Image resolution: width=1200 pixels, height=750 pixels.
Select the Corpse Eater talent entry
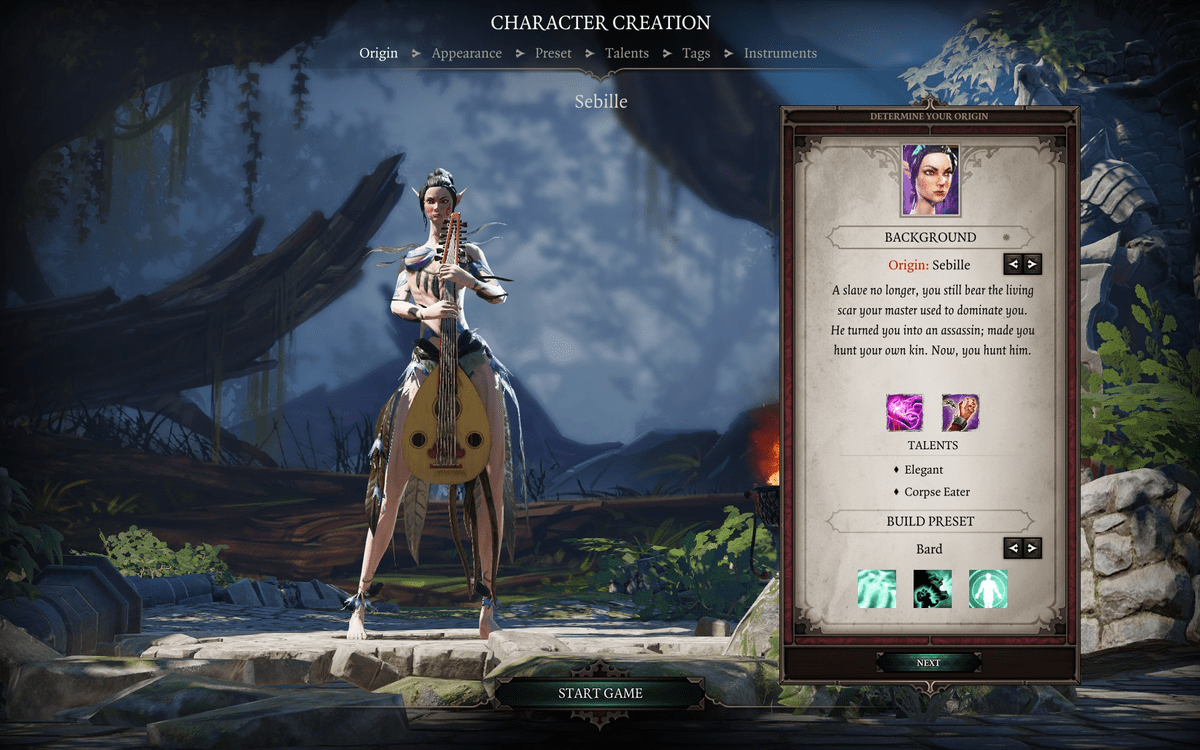(x=936, y=492)
